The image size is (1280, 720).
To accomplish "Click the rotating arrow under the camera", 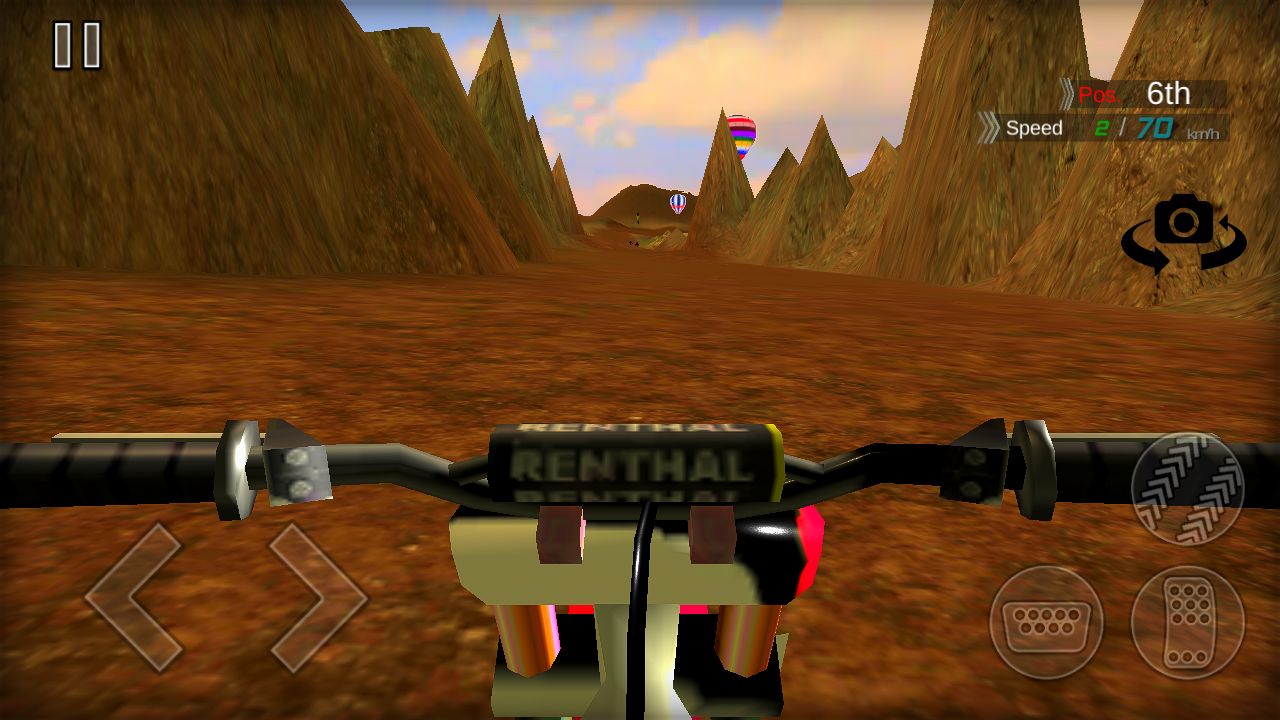I will (x=1186, y=255).
